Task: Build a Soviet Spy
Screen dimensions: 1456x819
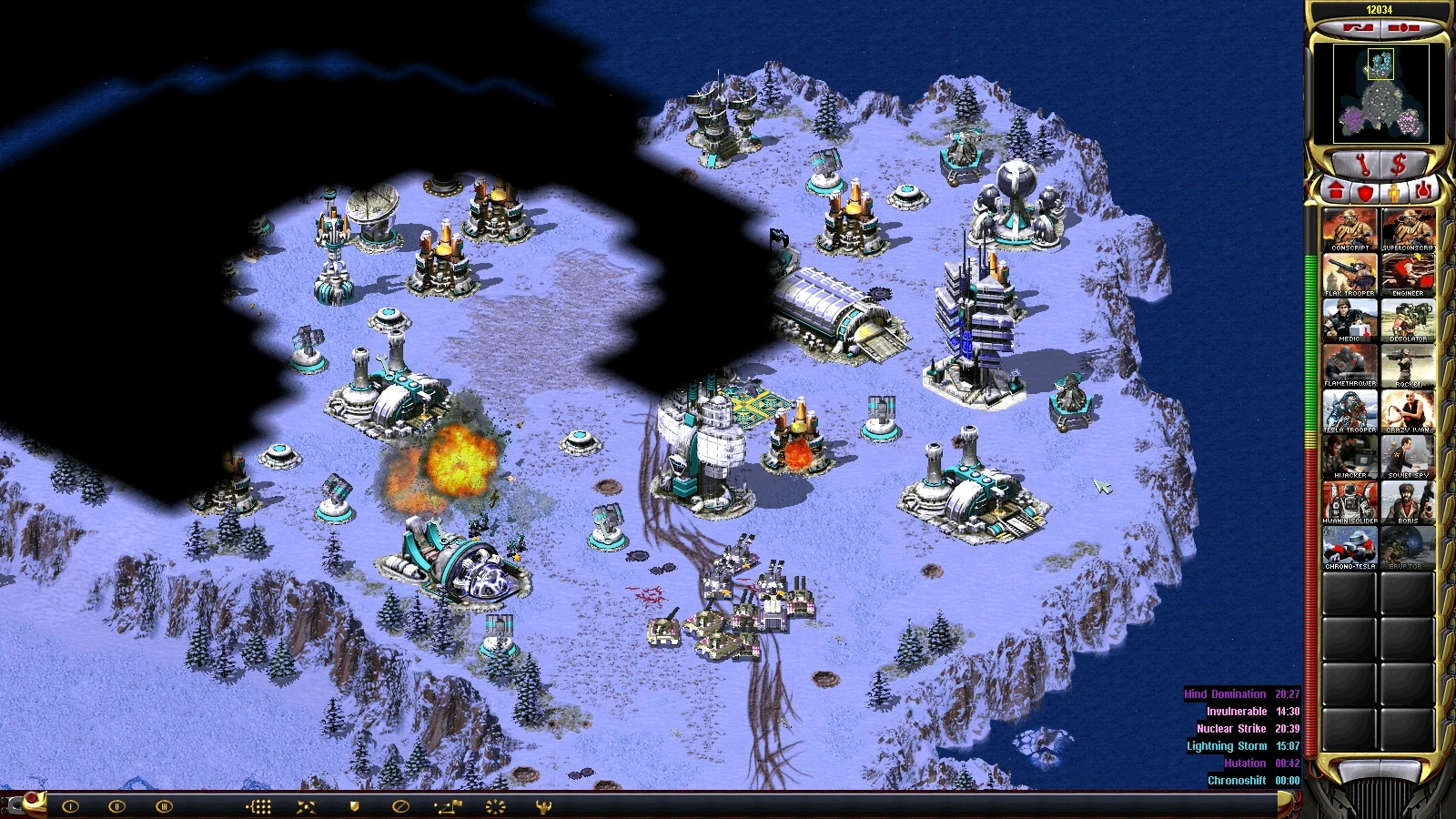Action: tap(1408, 456)
